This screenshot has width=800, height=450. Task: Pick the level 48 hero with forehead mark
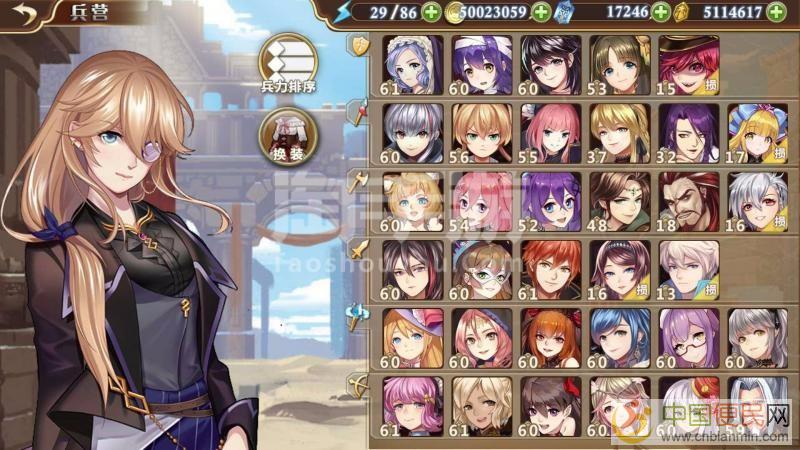point(619,203)
